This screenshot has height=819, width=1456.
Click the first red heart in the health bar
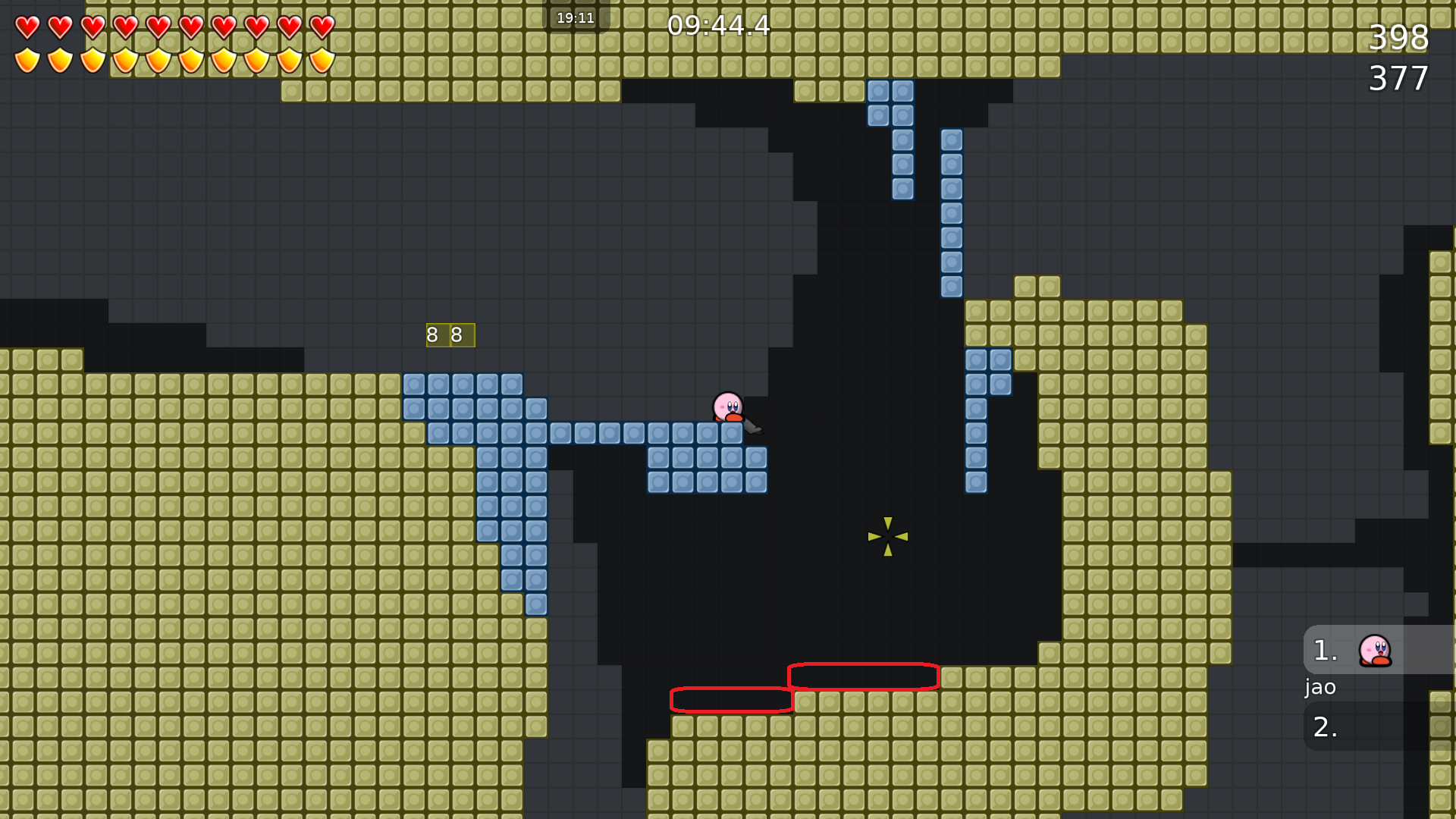coord(27,27)
